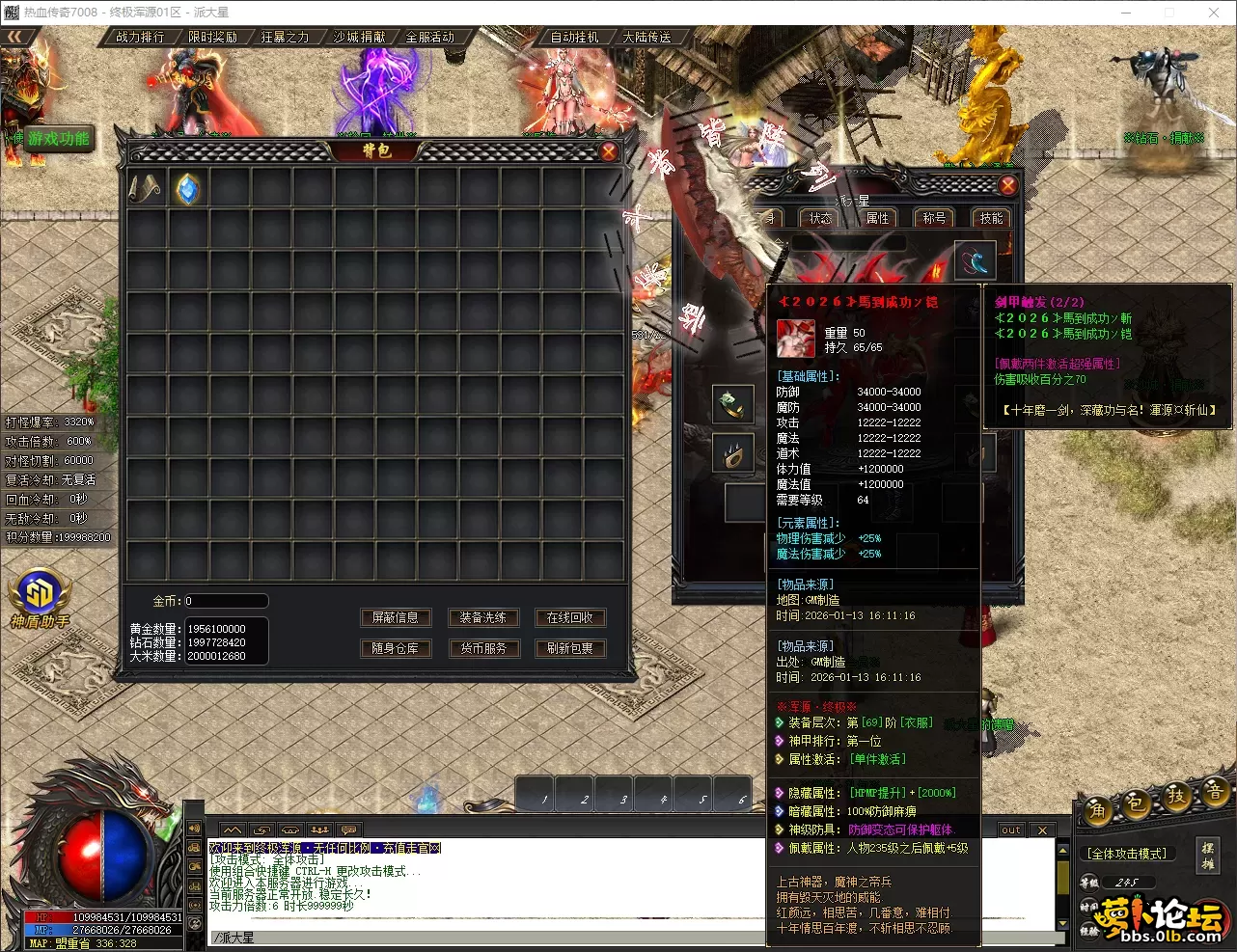Open 货币服务 currency services

482,648
